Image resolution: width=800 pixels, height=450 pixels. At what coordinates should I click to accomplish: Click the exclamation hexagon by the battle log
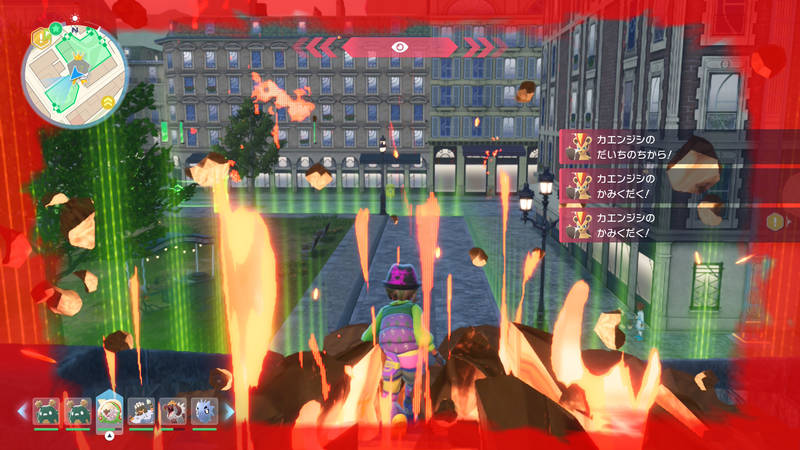point(775,221)
